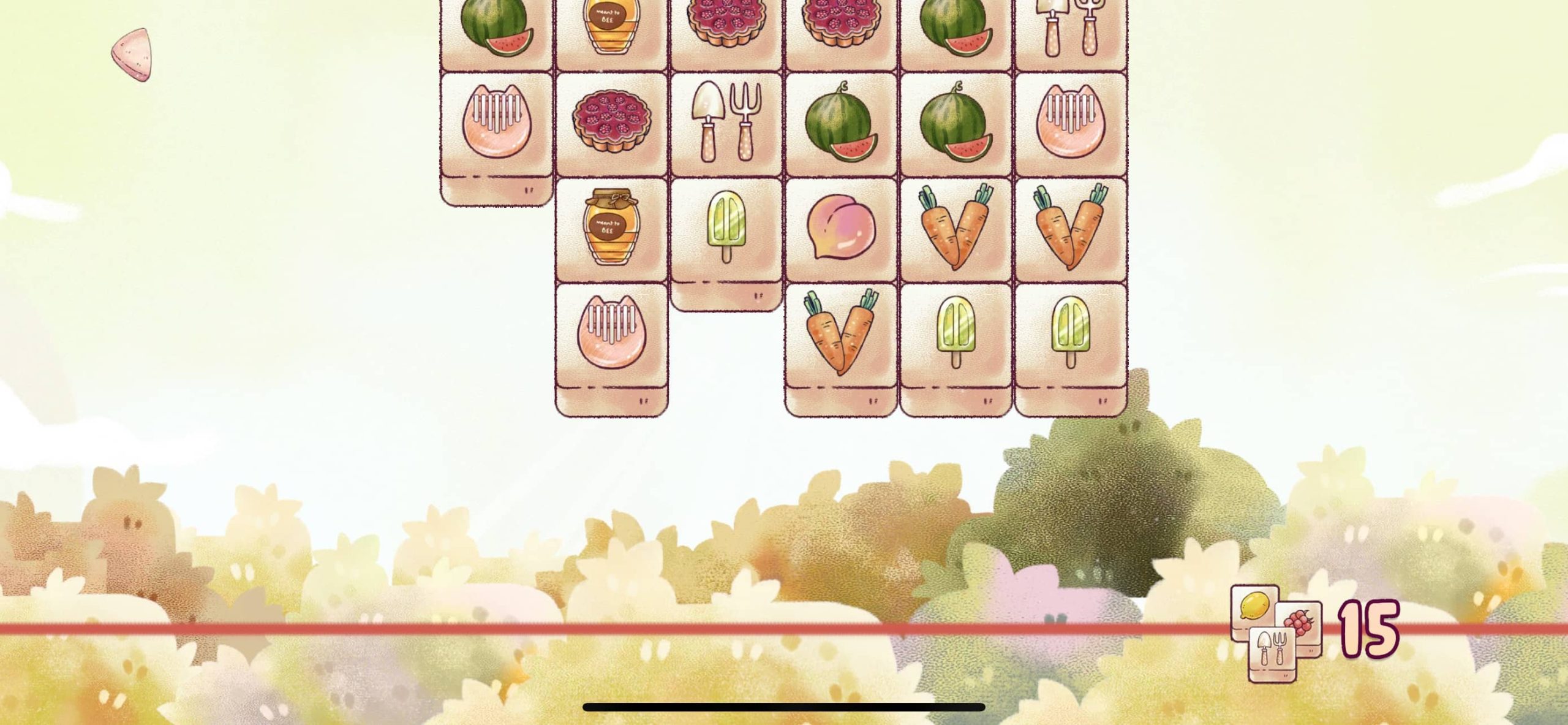Tap the pink triangle back button

131,55
